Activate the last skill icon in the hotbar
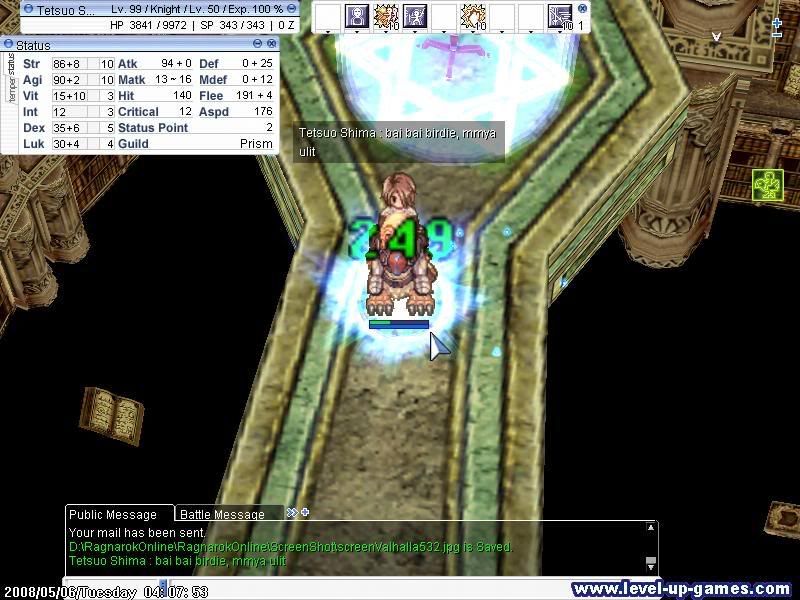The width and height of the screenshot is (800, 600). [561, 17]
